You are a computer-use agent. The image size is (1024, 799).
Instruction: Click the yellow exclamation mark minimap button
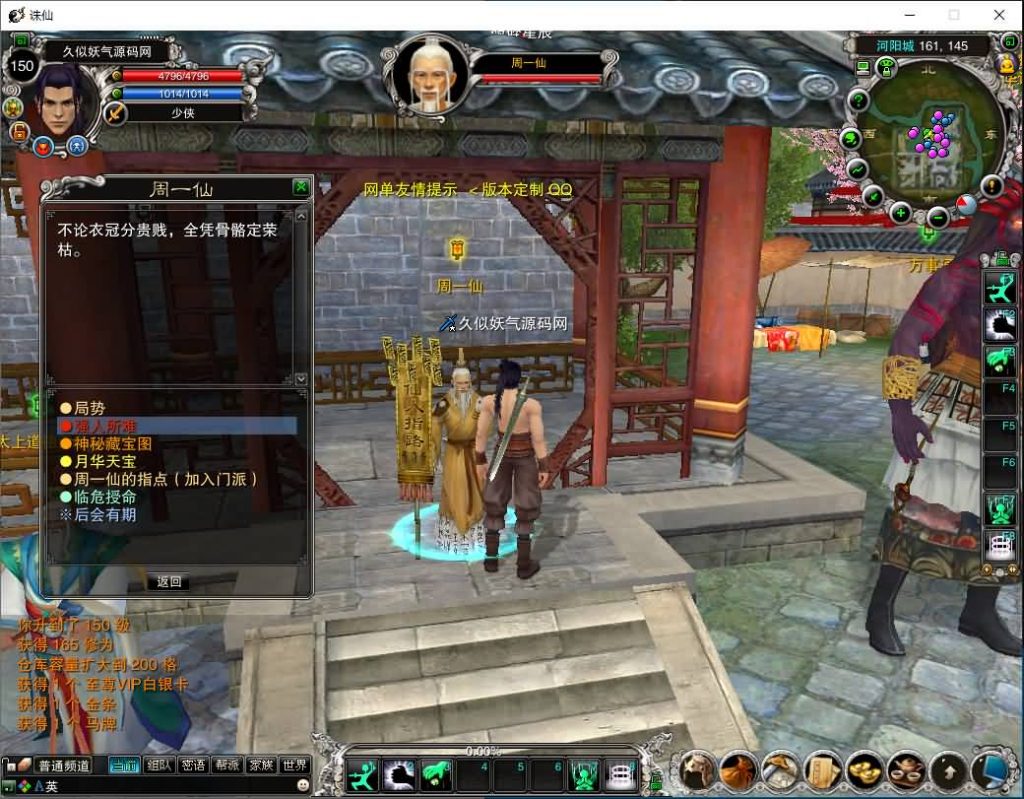point(991,186)
